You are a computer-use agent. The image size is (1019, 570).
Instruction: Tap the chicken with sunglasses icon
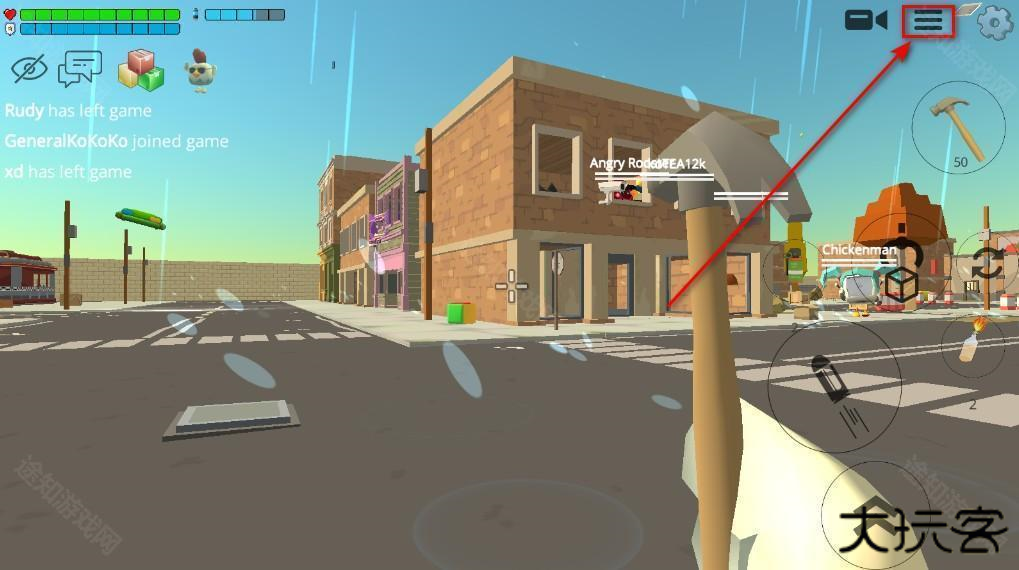(x=201, y=70)
